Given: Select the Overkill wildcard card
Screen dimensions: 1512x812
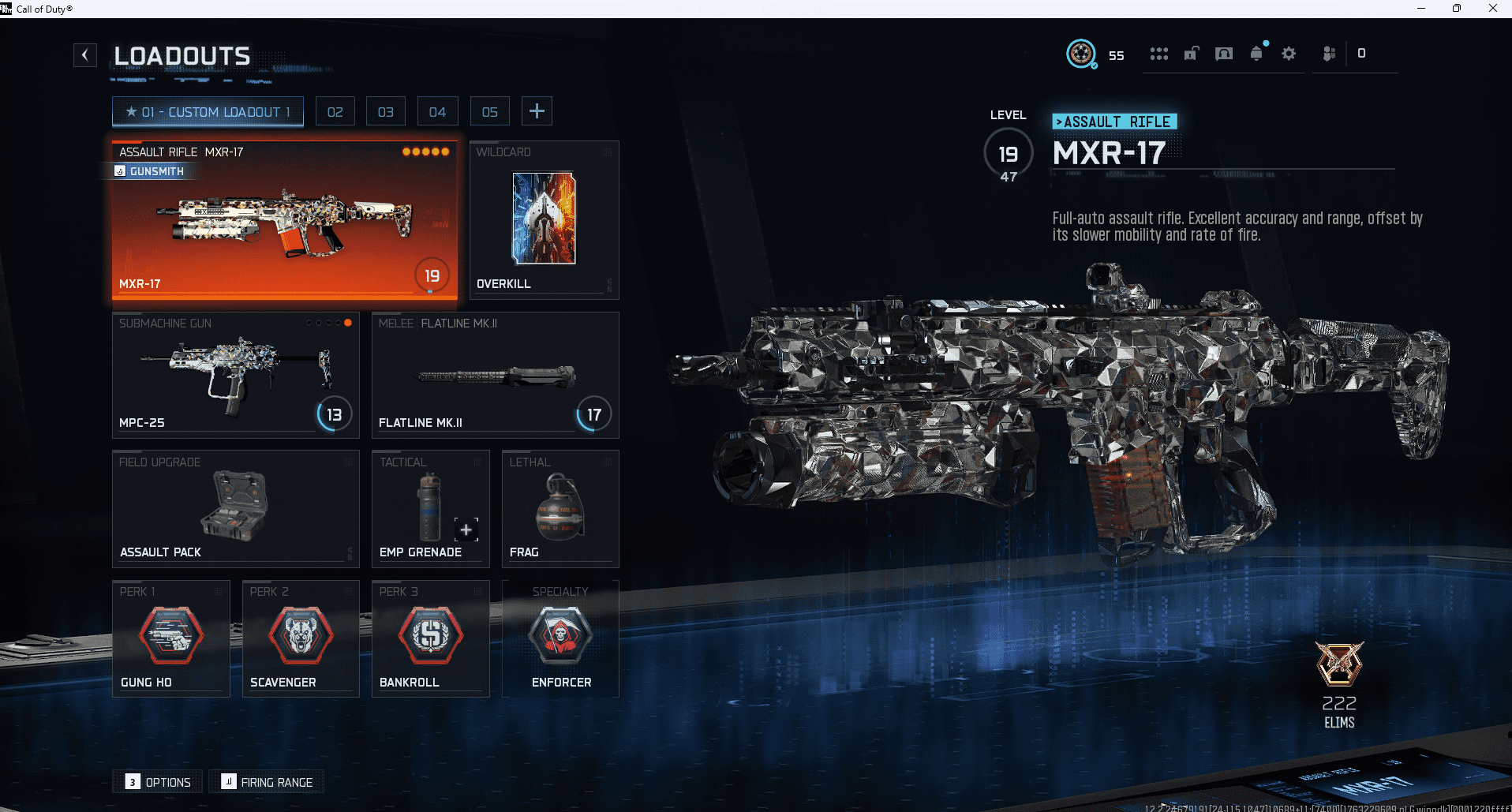Looking at the screenshot, I should coord(543,219).
